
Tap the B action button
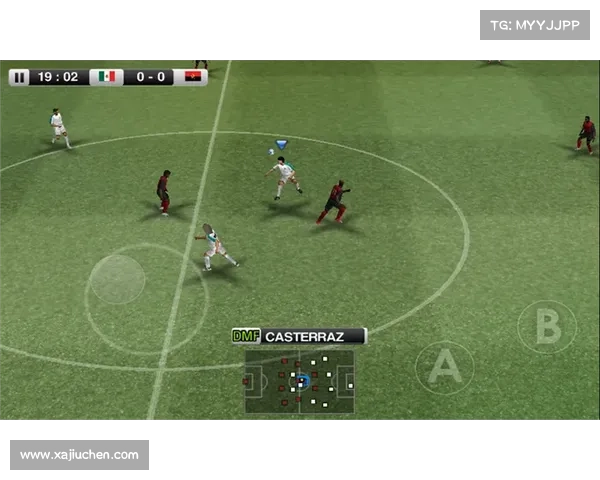[x=547, y=327]
